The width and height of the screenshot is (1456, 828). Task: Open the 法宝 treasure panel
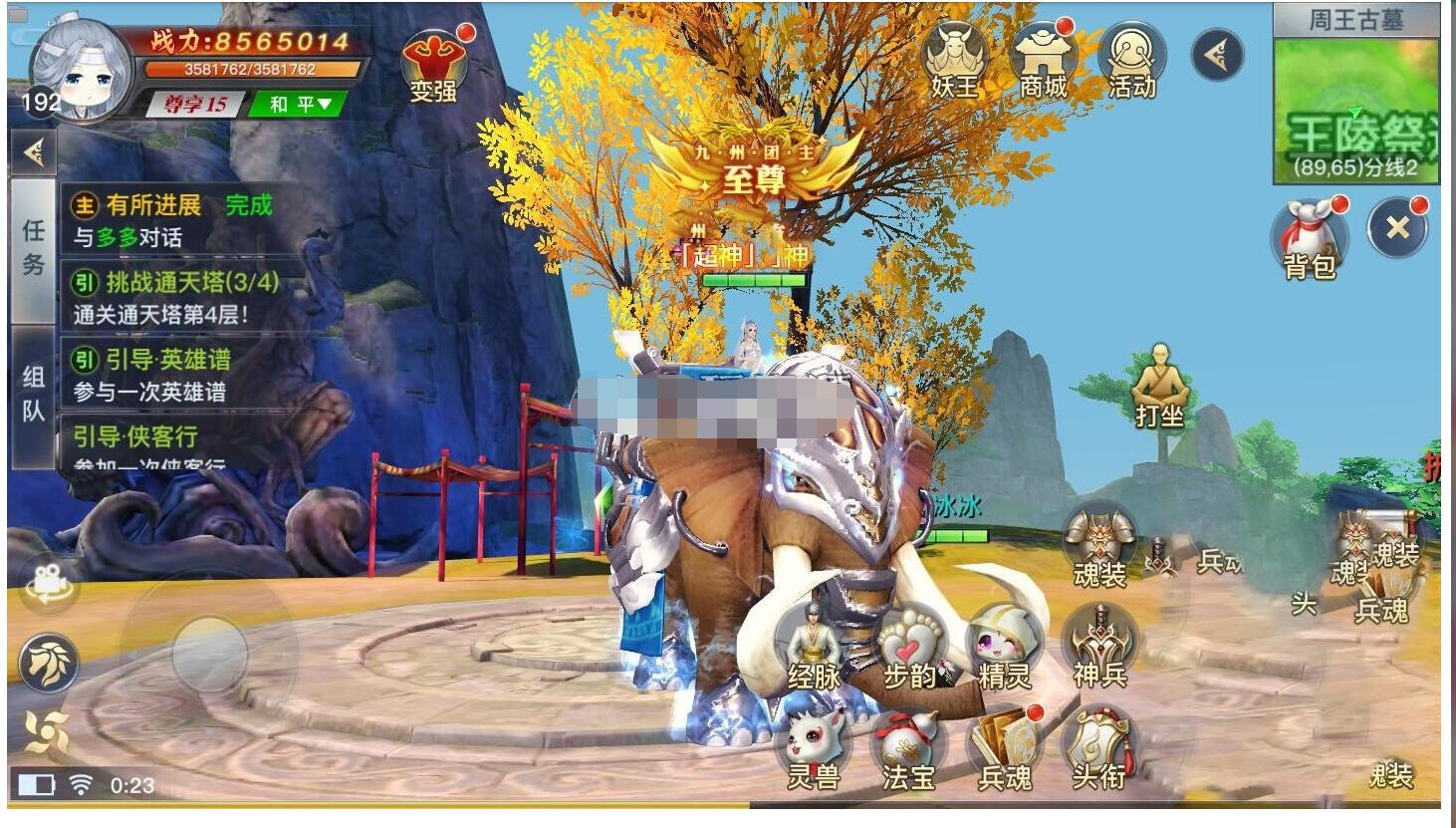tap(907, 739)
